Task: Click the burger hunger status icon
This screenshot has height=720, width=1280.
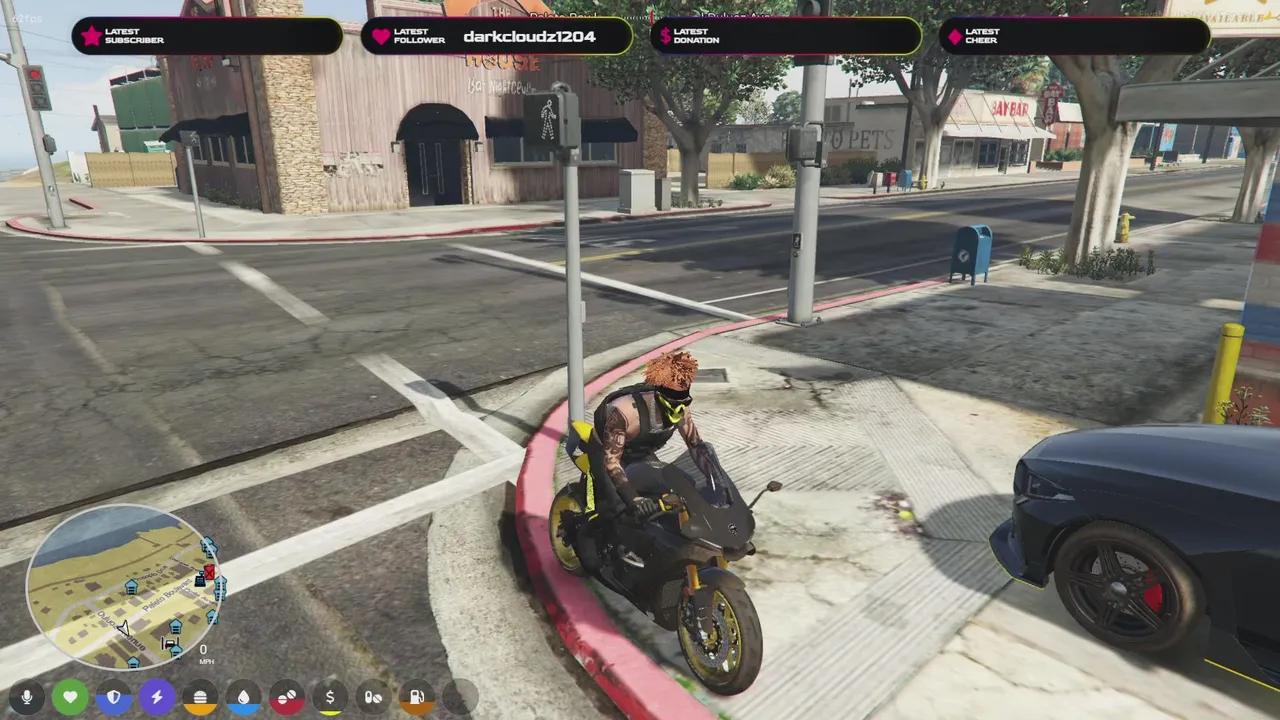Action: point(200,697)
